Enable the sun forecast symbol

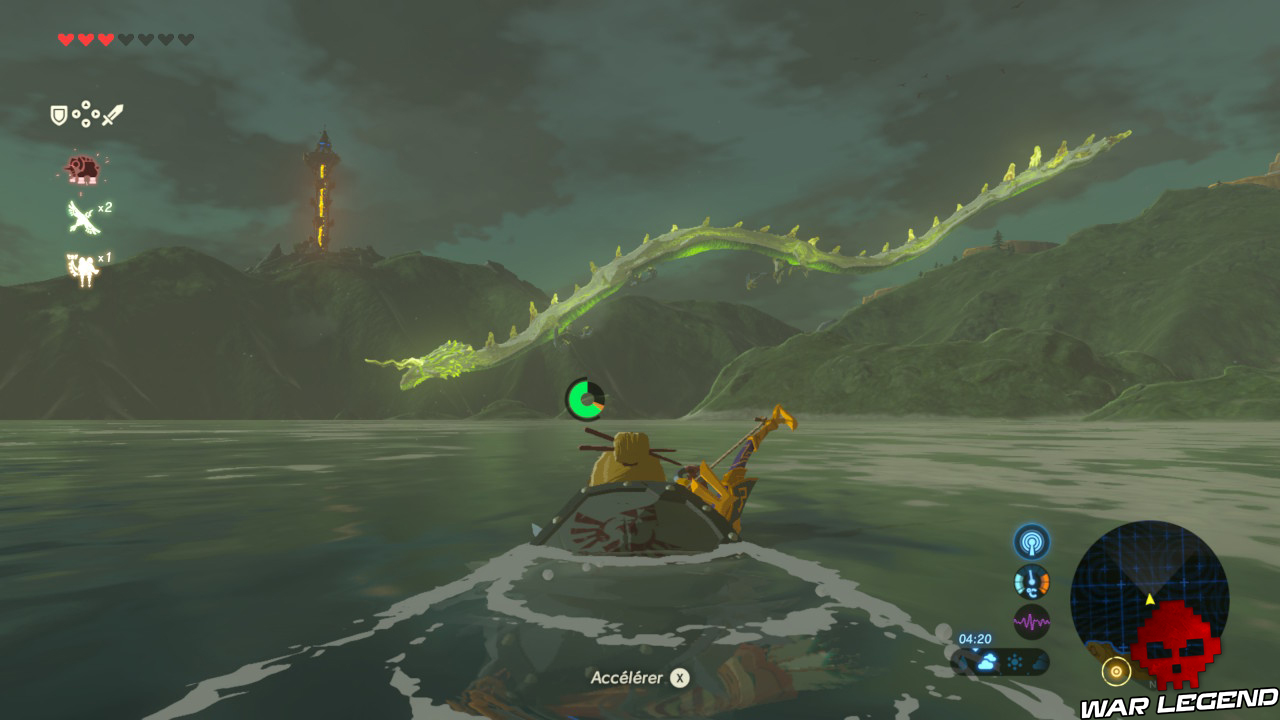[x=1014, y=662]
